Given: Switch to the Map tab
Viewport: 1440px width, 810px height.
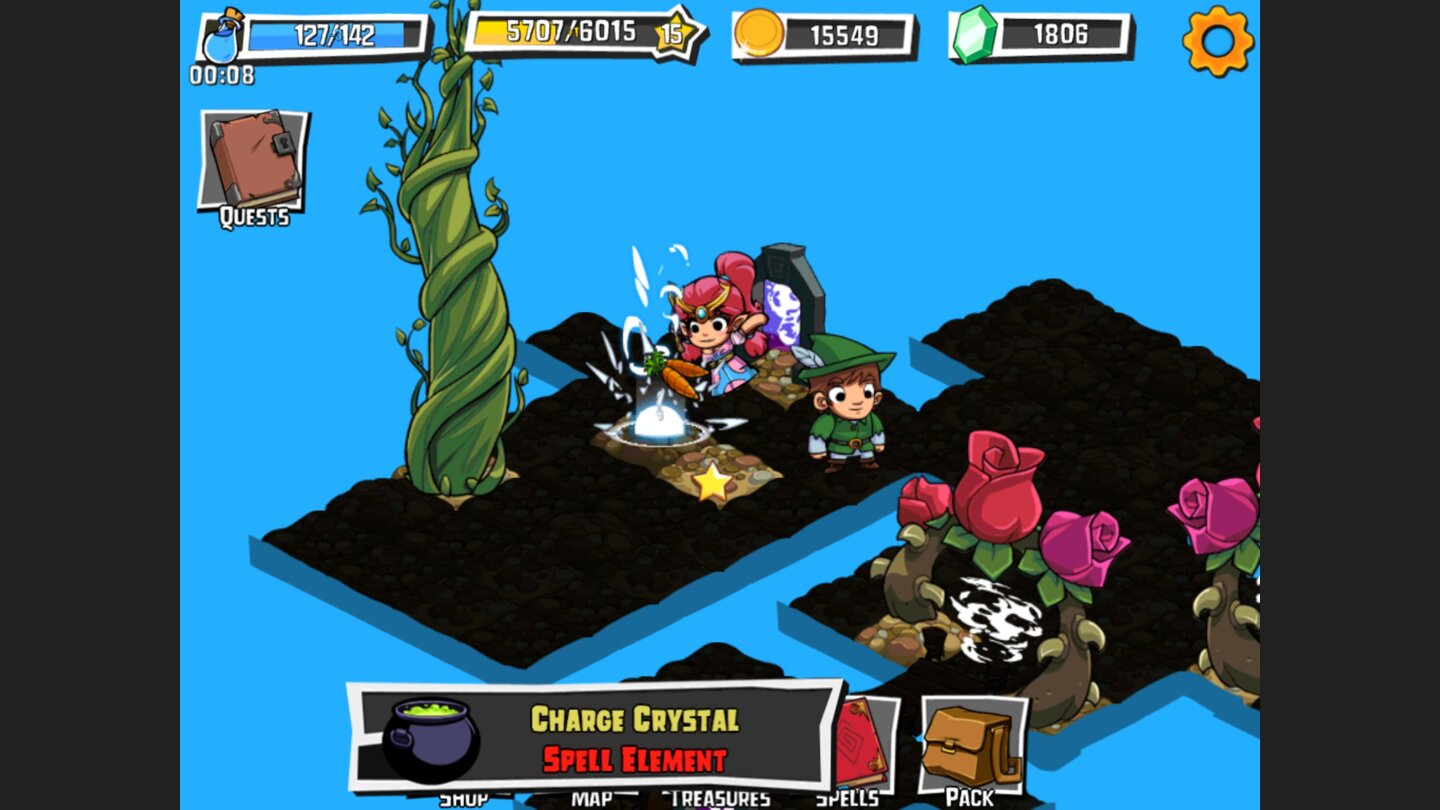Looking at the screenshot, I should pos(592,800).
